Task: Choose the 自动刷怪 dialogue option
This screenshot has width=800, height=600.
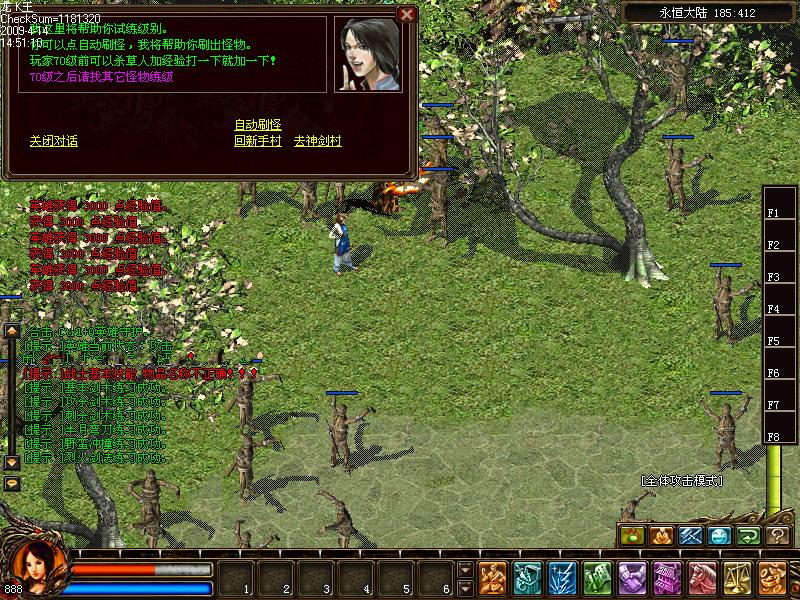Action: [x=257, y=124]
